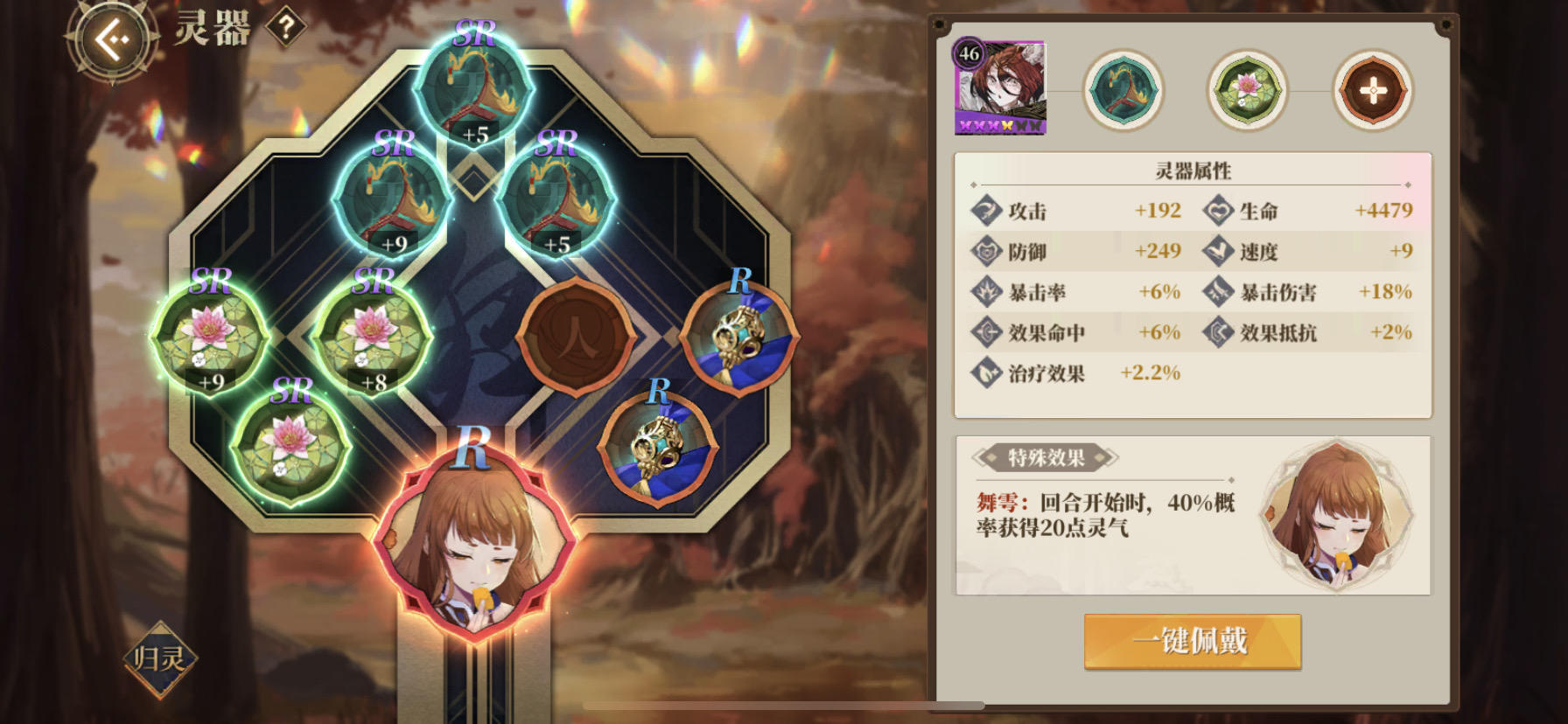The width and height of the screenshot is (1568, 724).
Task: Select the 速度 speed stat icon
Action: coord(1219,252)
